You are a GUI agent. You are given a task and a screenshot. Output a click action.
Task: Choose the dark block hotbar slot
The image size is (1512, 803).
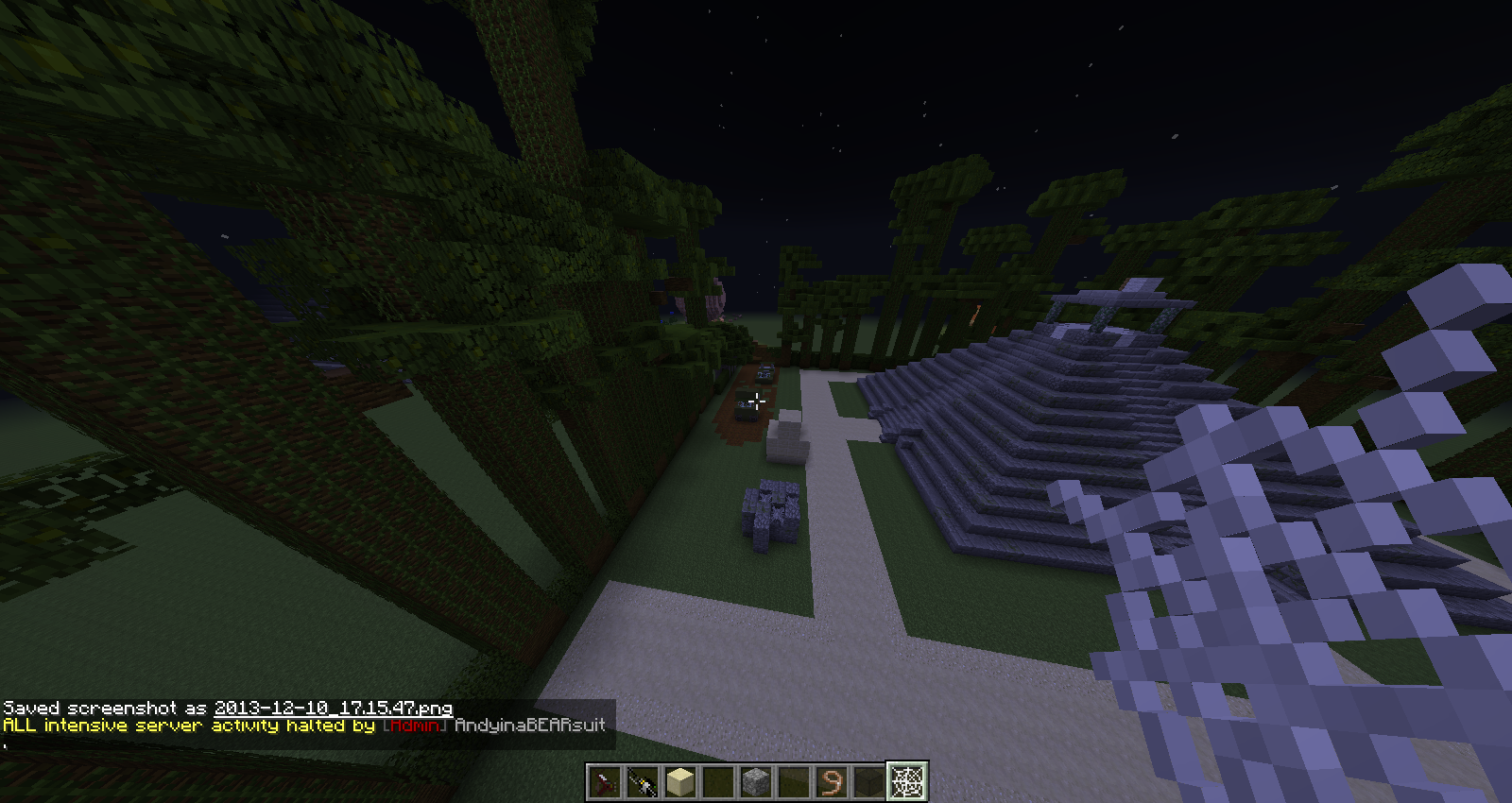(869, 781)
